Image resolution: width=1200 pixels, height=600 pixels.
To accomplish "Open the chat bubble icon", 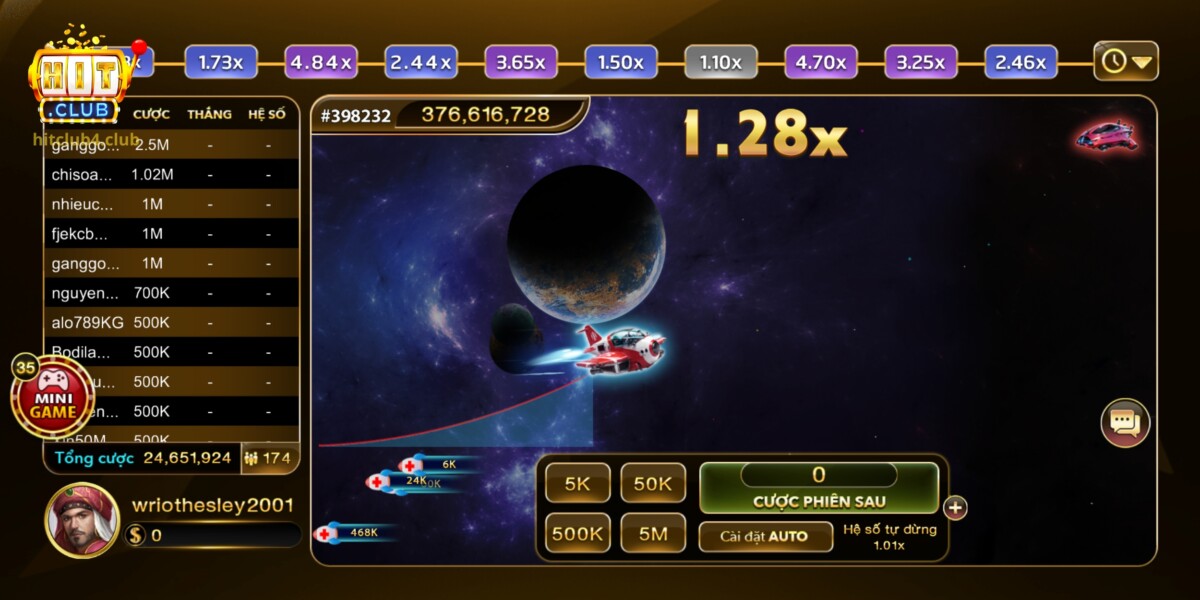I will tap(1125, 423).
